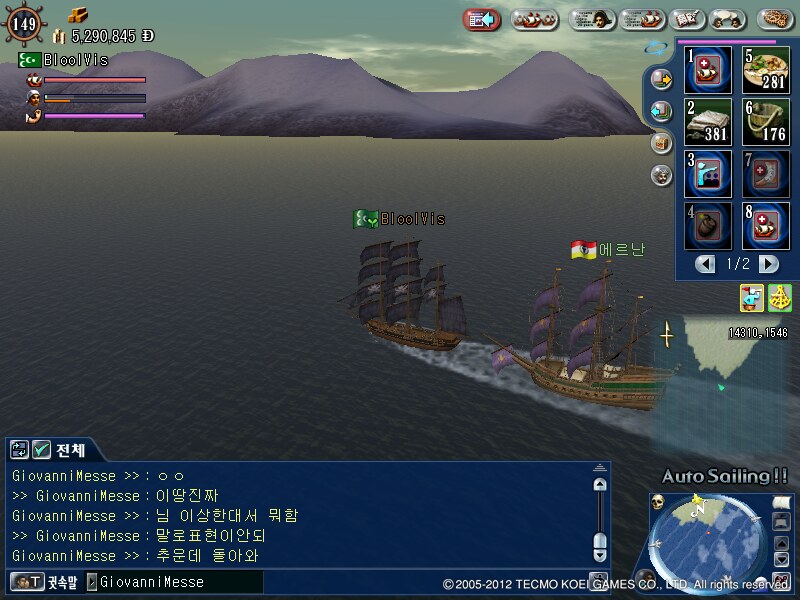The width and height of the screenshot is (800, 600).
Task: Open the captain portrait menu
Action: 593,19
